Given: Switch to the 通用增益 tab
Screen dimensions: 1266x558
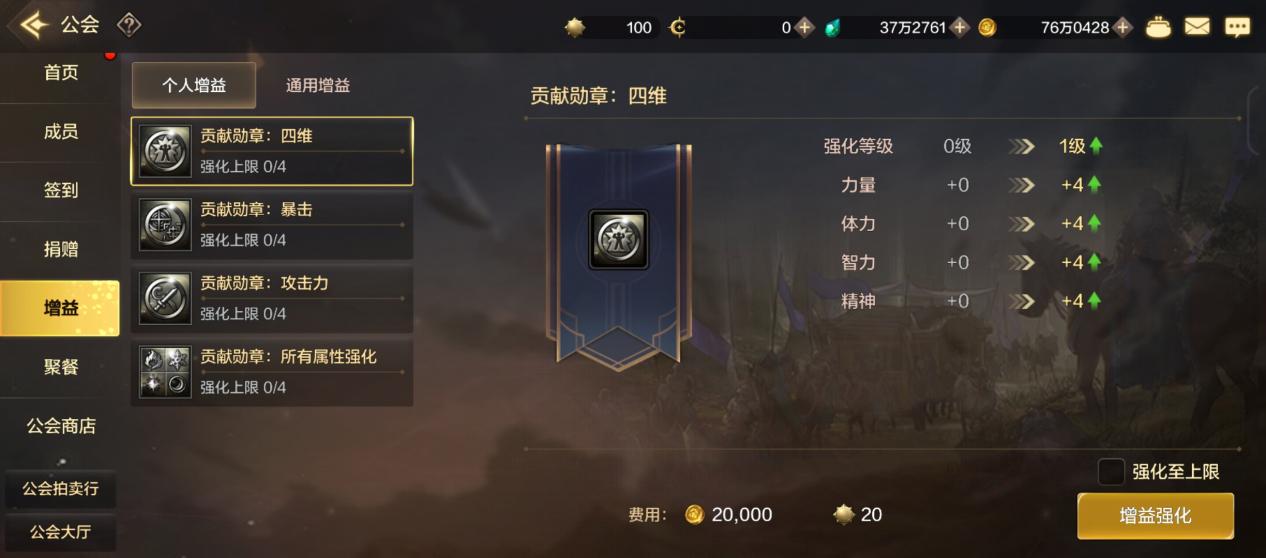Looking at the screenshot, I should [318, 86].
